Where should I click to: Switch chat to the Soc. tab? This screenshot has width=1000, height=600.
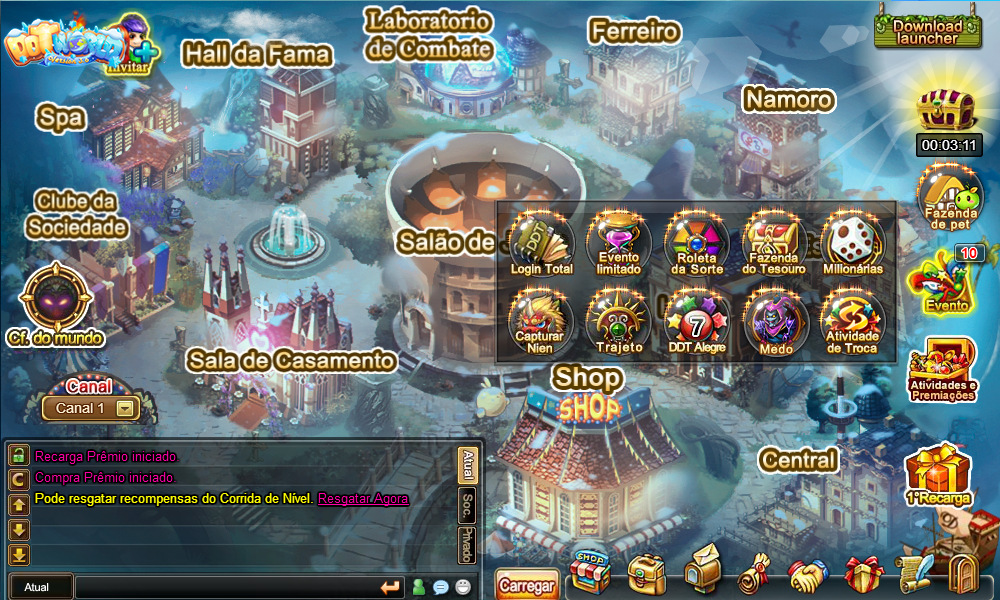coord(467,507)
